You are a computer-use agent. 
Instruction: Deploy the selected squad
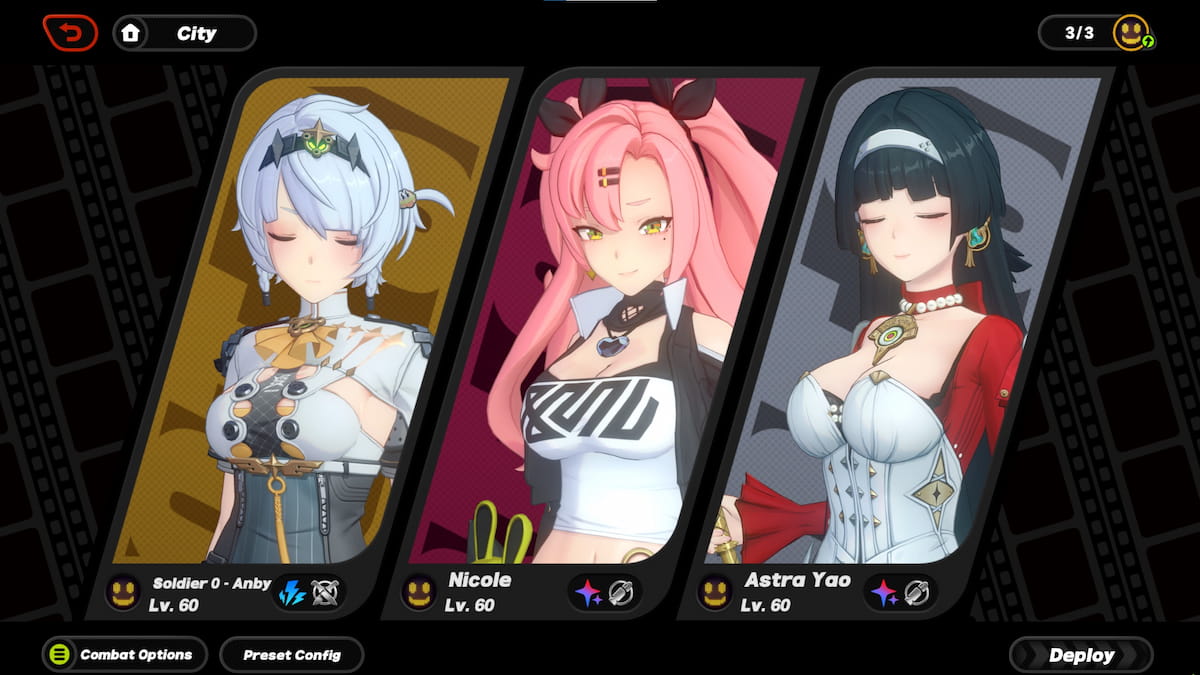[x=1081, y=655]
